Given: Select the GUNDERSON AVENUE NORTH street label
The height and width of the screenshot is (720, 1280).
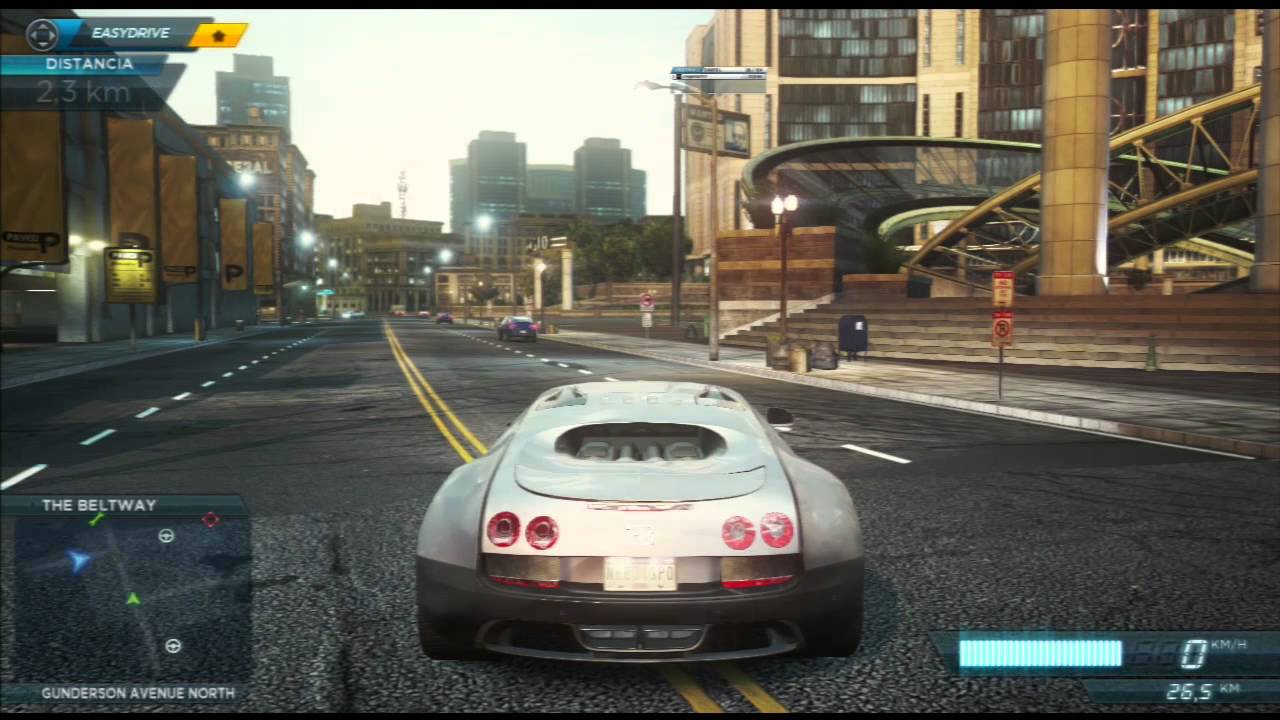Looking at the screenshot, I should (136, 692).
